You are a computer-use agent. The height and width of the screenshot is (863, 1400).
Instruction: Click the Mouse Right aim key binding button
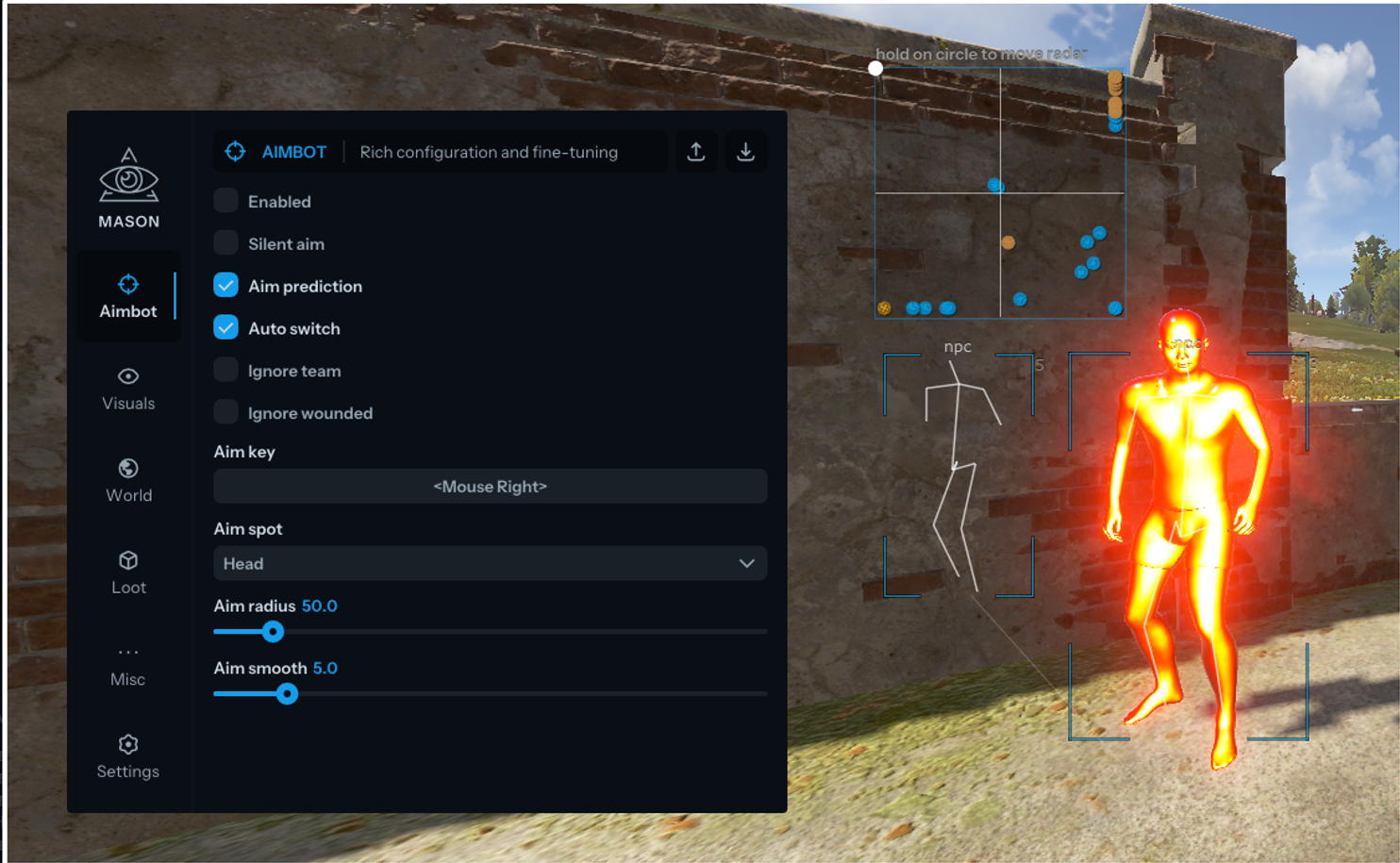click(x=490, y=487)
